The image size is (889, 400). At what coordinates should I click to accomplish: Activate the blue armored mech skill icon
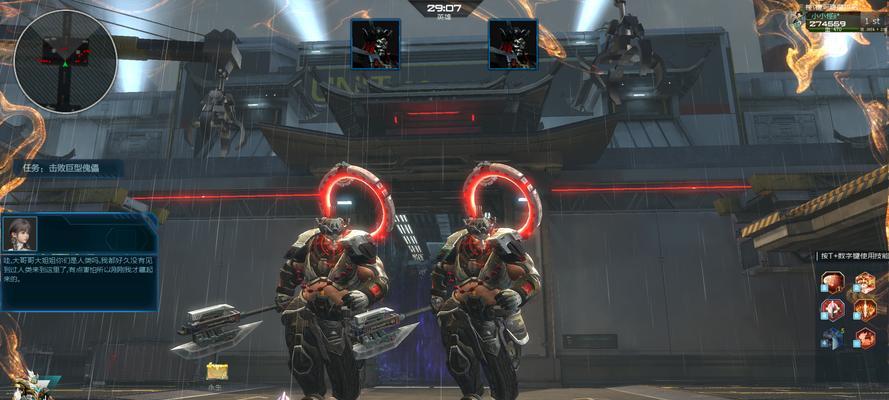pos(832,338)
